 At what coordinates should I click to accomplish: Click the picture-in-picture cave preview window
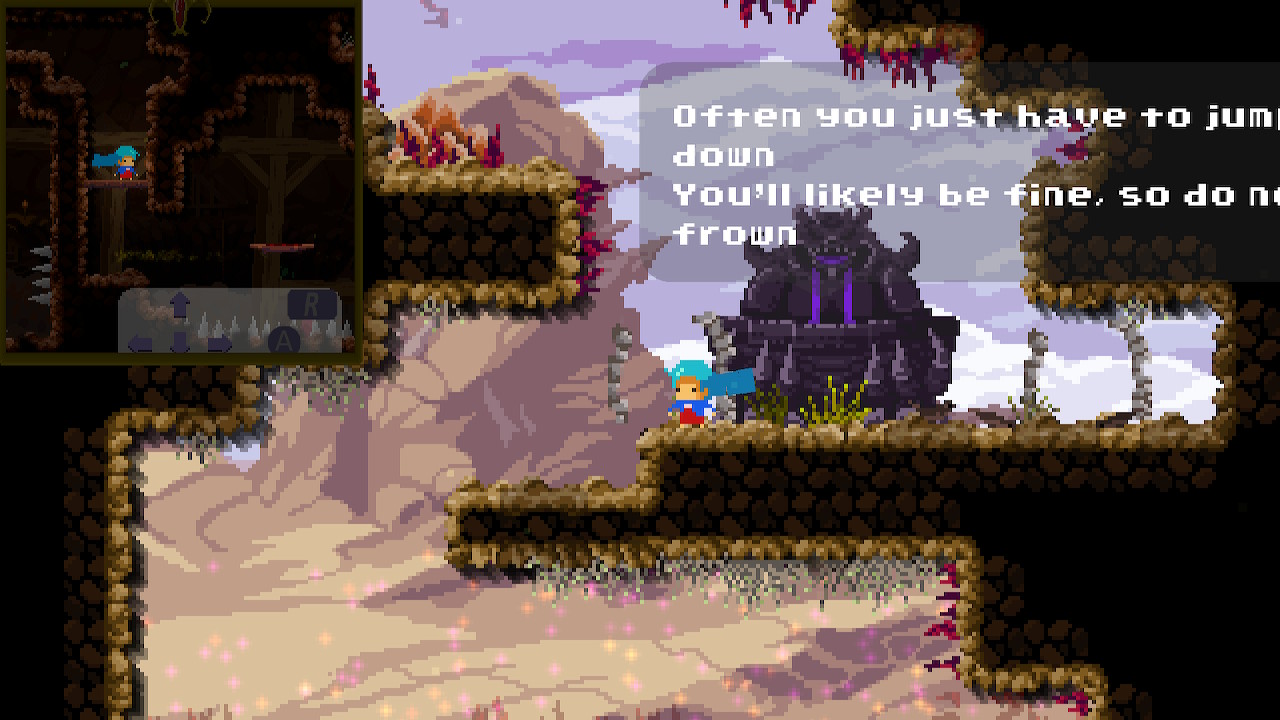point(181,180)
